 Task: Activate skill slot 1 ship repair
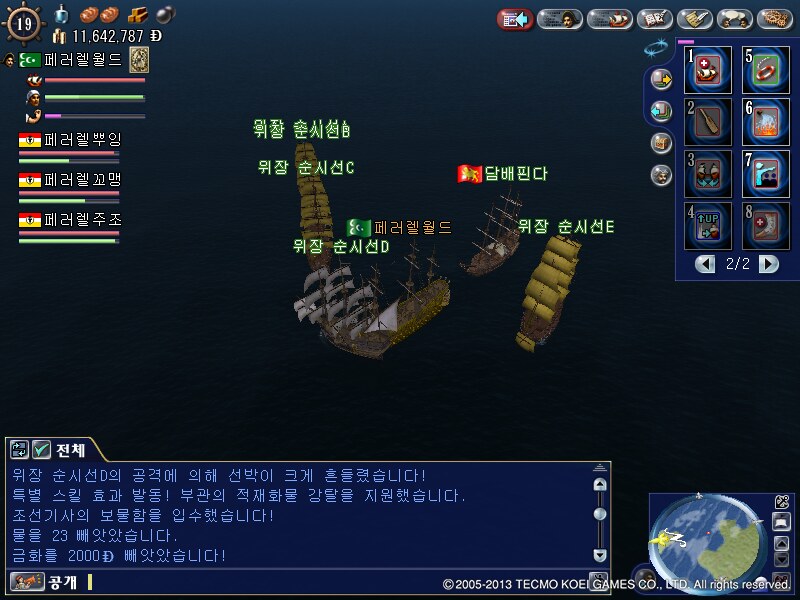tap(709, 70)
